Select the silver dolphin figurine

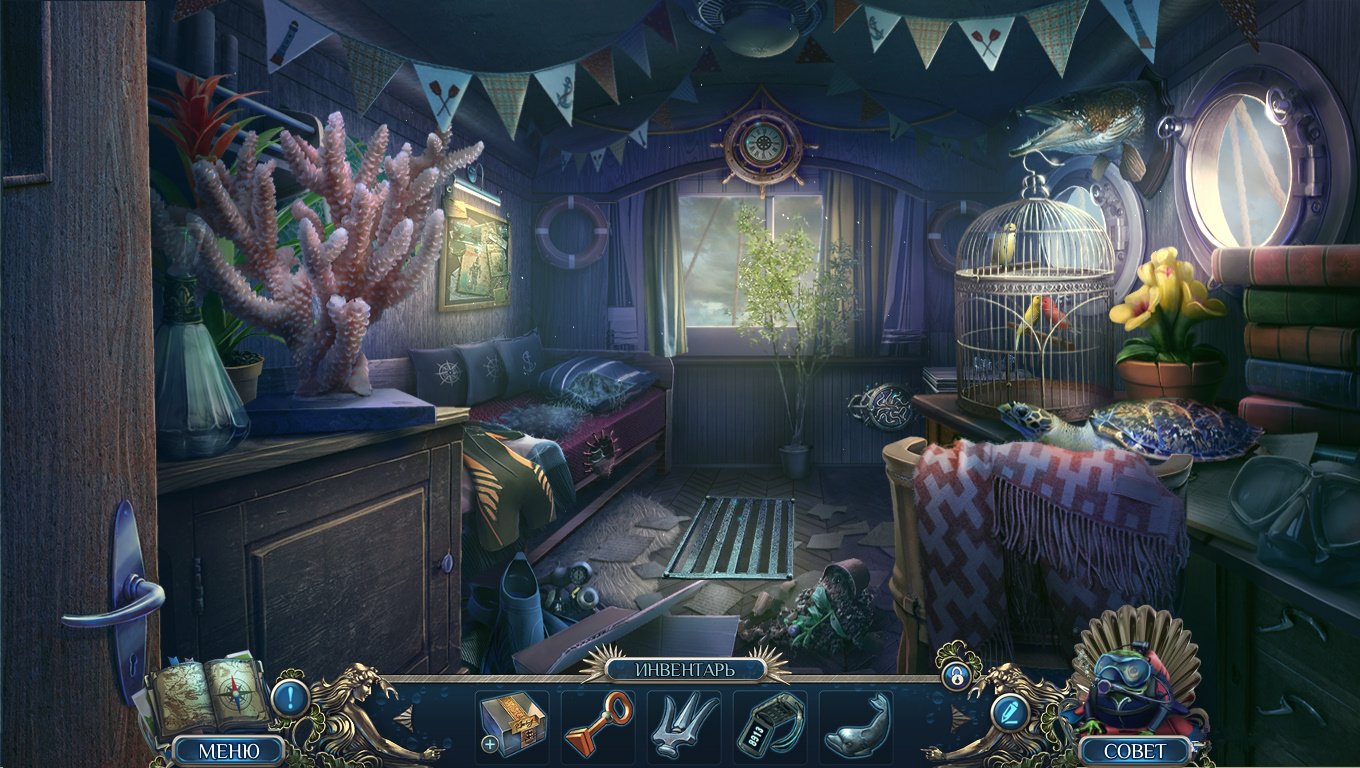click(x=856, y=724)
